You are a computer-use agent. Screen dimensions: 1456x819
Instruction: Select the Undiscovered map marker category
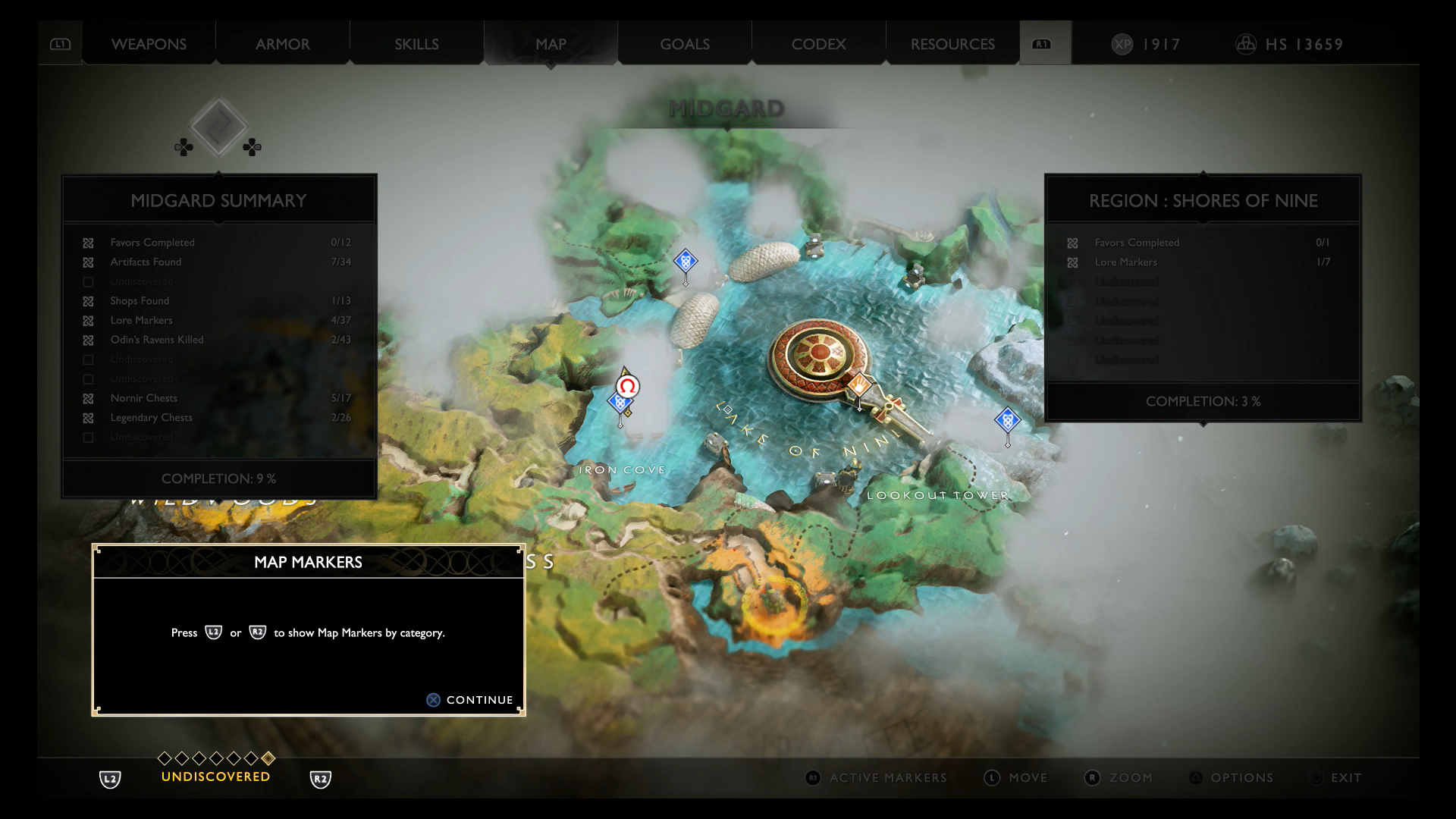pyautogui.click(x=215, y=777)
